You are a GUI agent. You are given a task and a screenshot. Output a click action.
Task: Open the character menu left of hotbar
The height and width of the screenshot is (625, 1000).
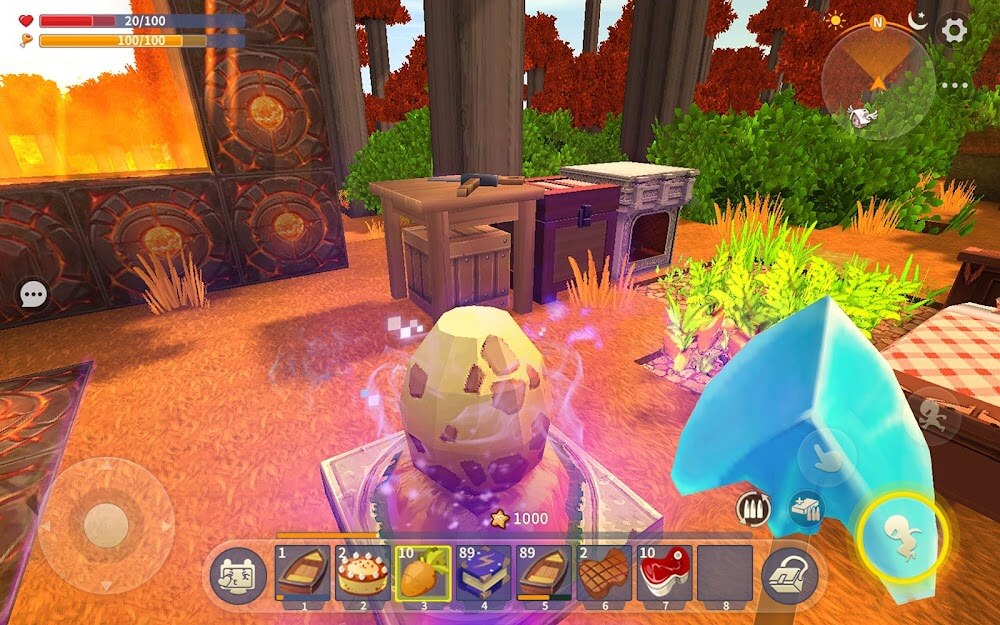click(x=237, y=576)
